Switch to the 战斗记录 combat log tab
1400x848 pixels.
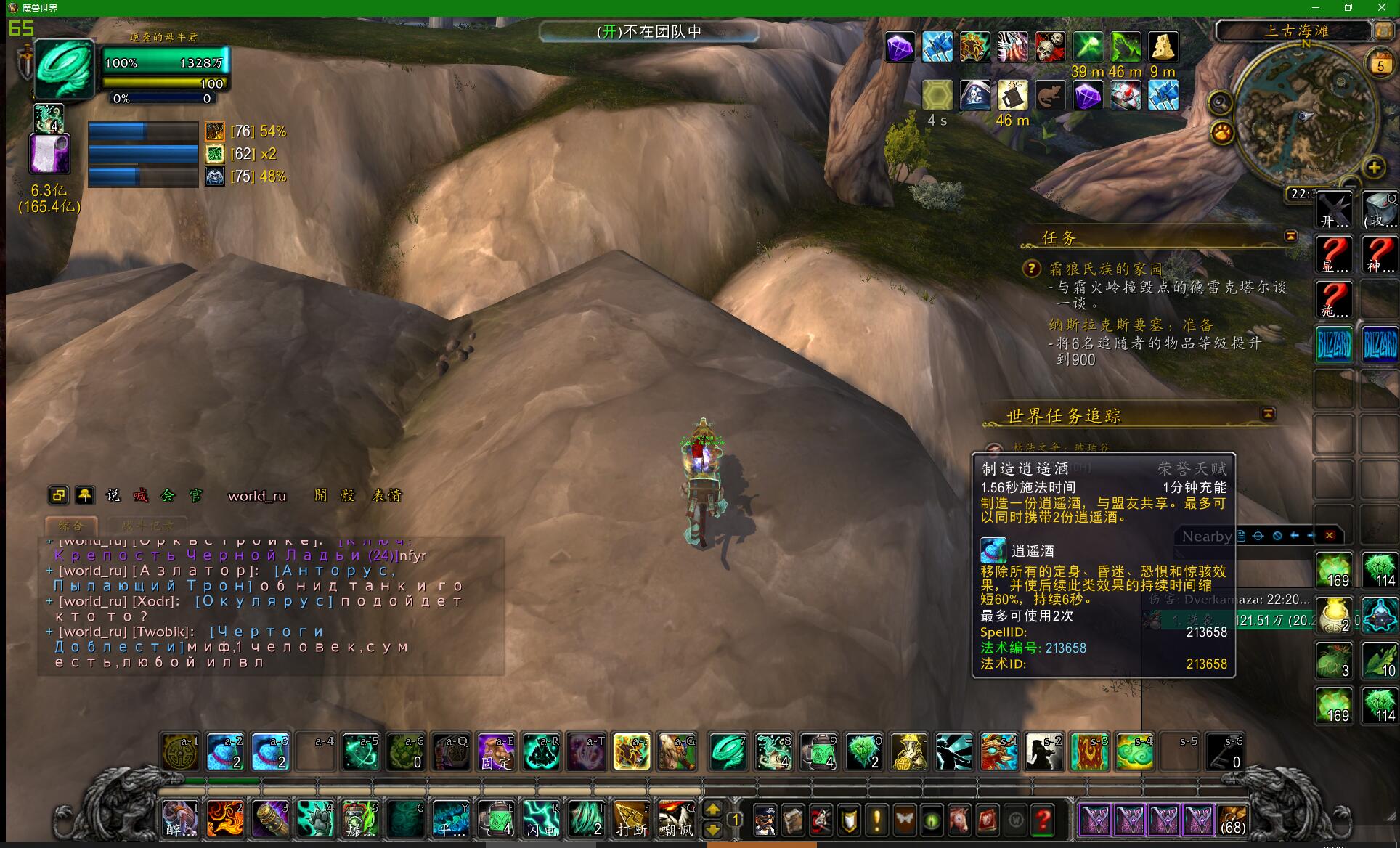pyautogui.click(x=147, y=525)
